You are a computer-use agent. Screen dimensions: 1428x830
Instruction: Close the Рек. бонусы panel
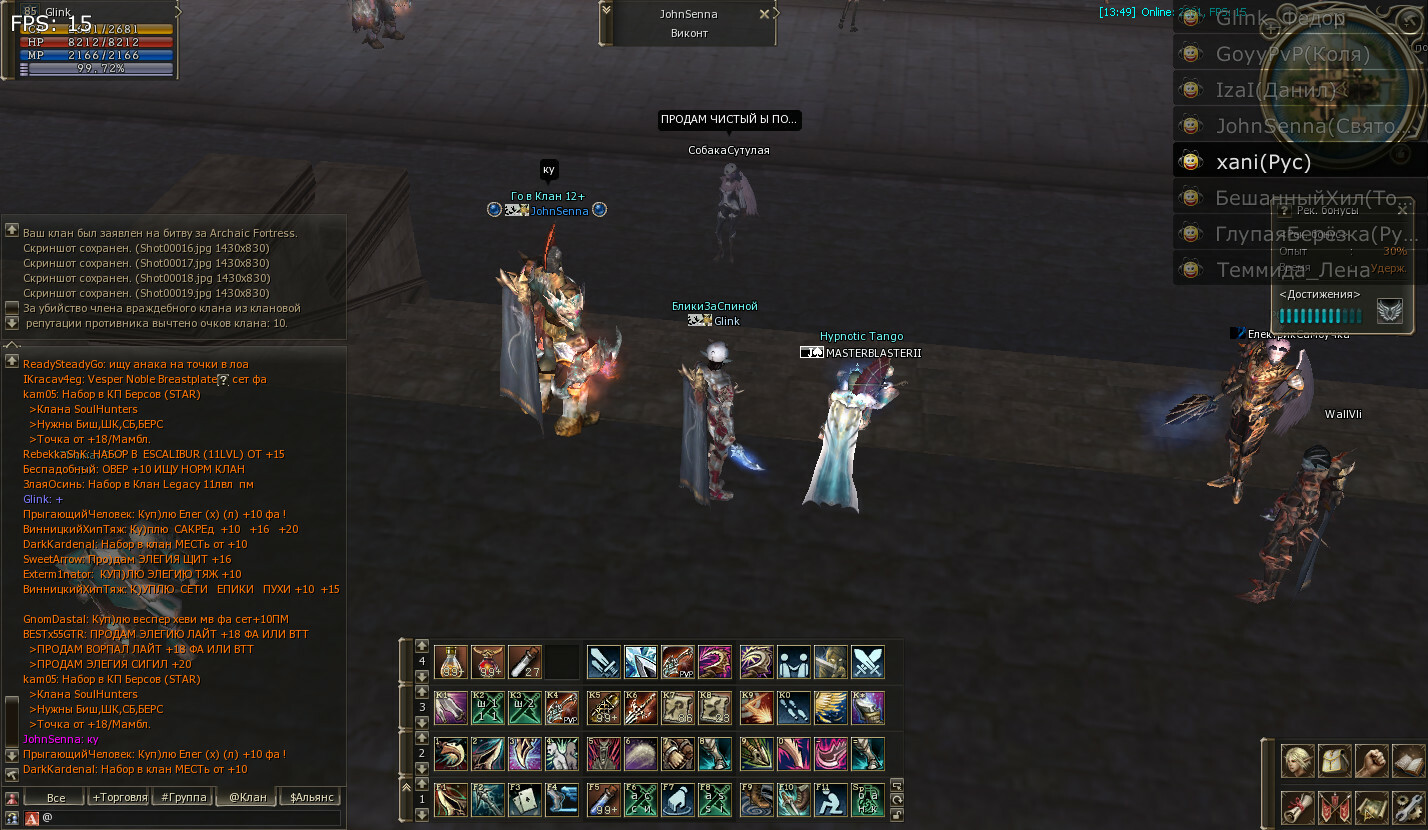(1402, 210)
